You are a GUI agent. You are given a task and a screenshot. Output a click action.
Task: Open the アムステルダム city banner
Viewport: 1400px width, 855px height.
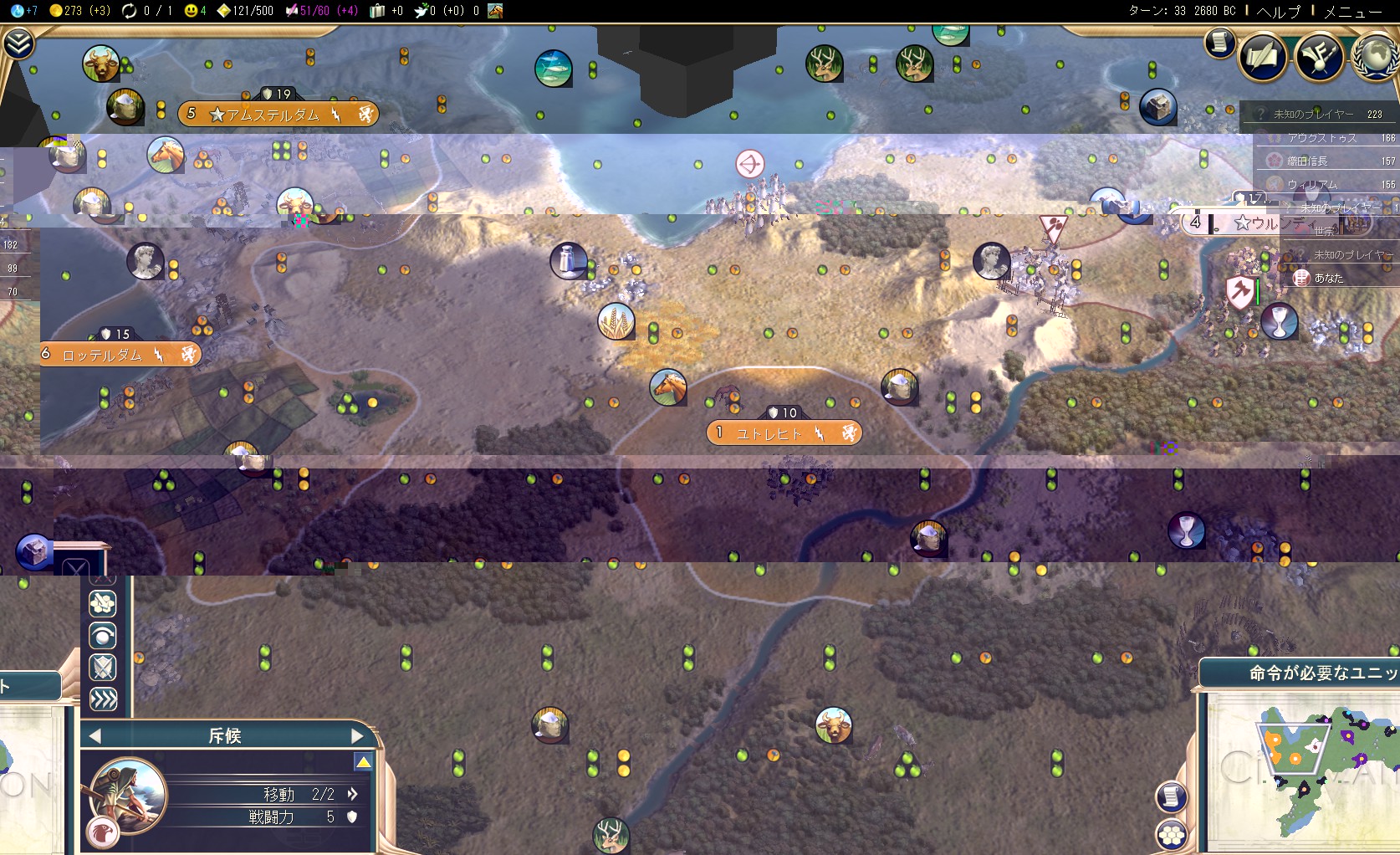pyautogui.click(x=278, y=114)
